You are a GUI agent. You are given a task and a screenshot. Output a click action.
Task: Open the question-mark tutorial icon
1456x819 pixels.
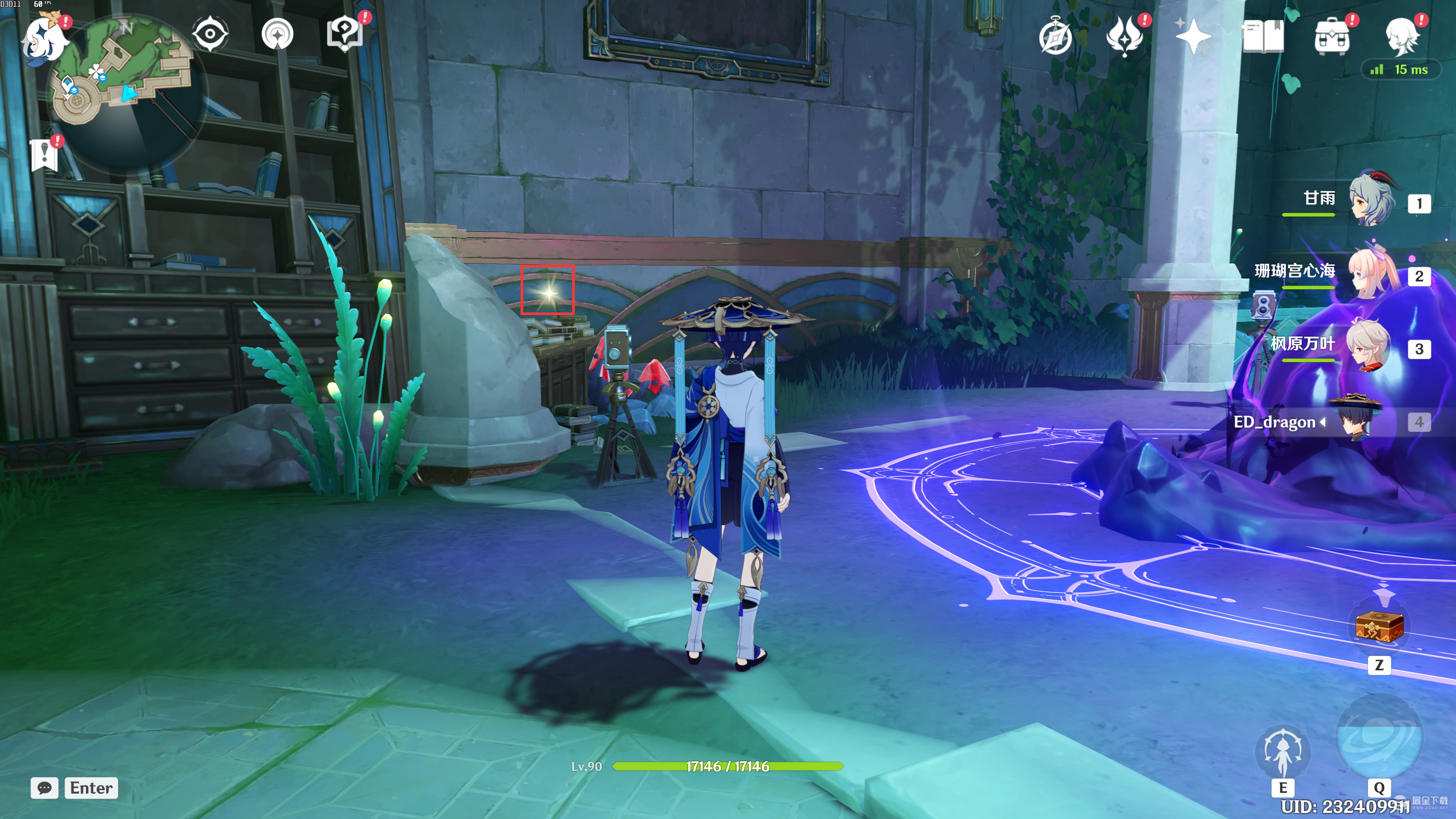click(344, 33)
